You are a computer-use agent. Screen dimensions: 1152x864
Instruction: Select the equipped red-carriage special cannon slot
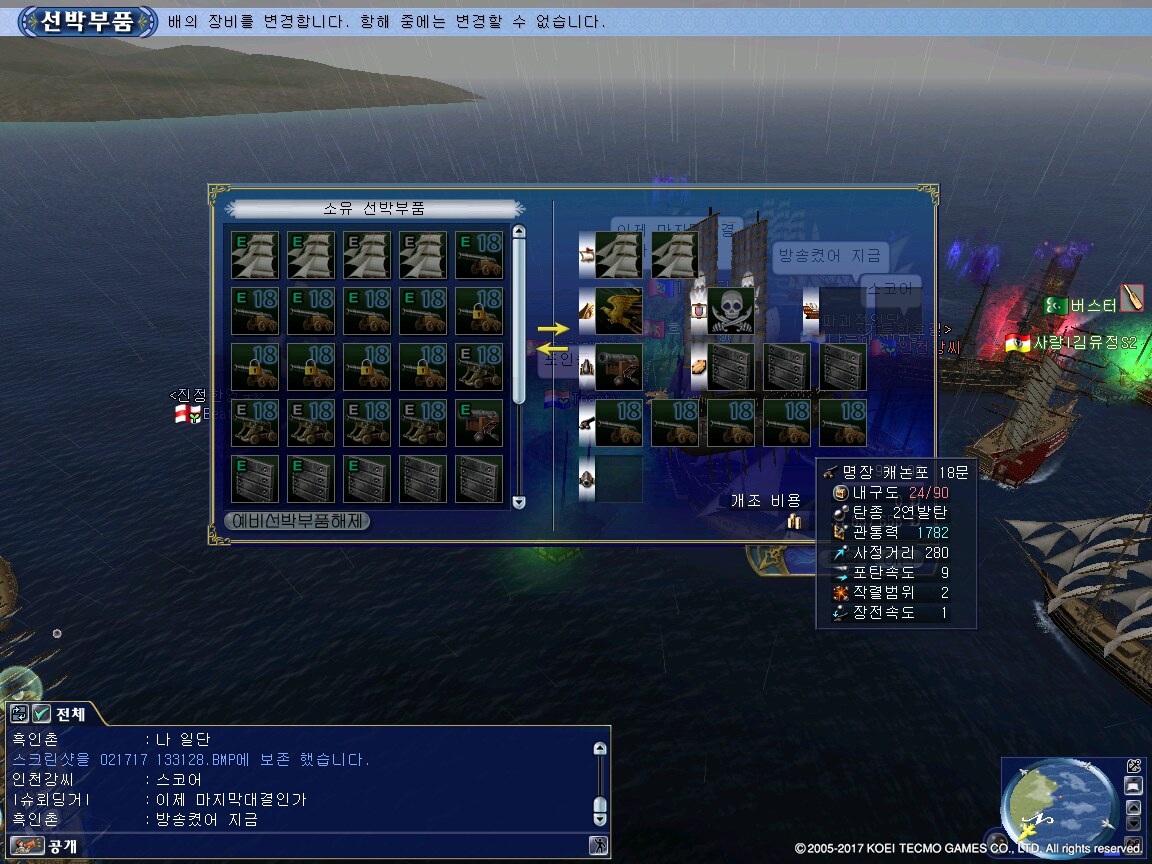(619, 367)
